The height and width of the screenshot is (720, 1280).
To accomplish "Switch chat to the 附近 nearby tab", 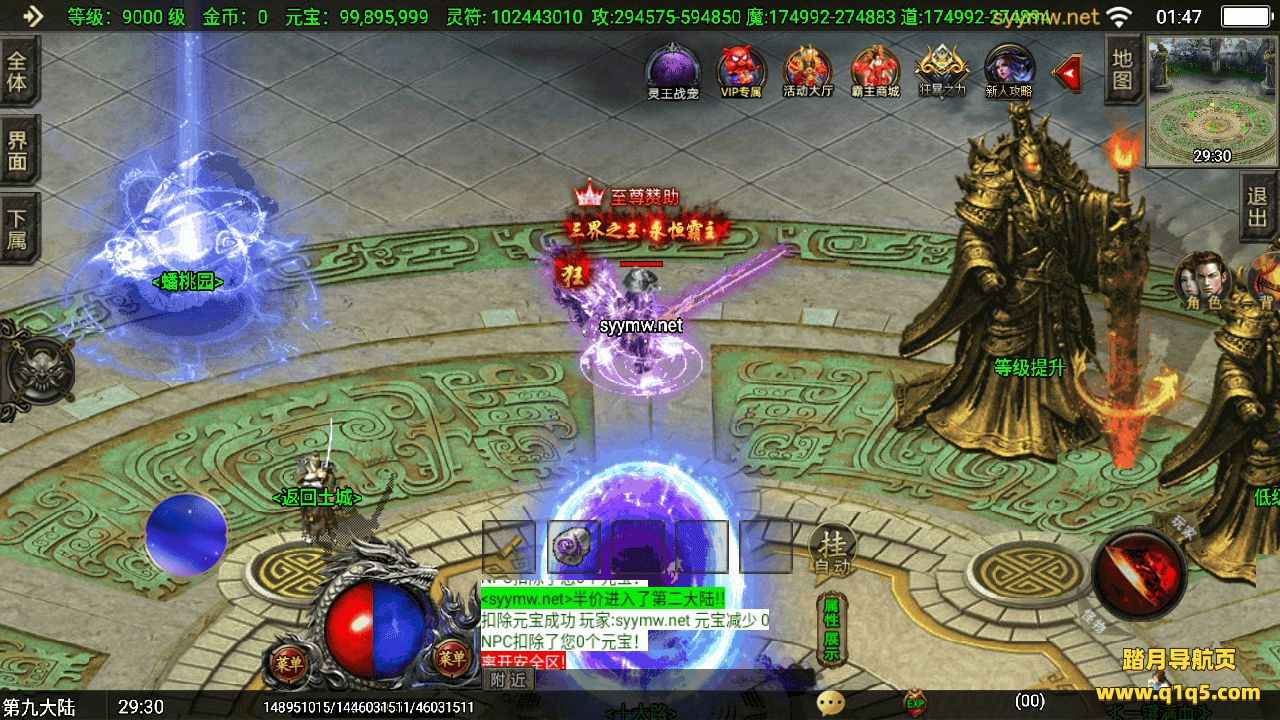I will [509, 679].
